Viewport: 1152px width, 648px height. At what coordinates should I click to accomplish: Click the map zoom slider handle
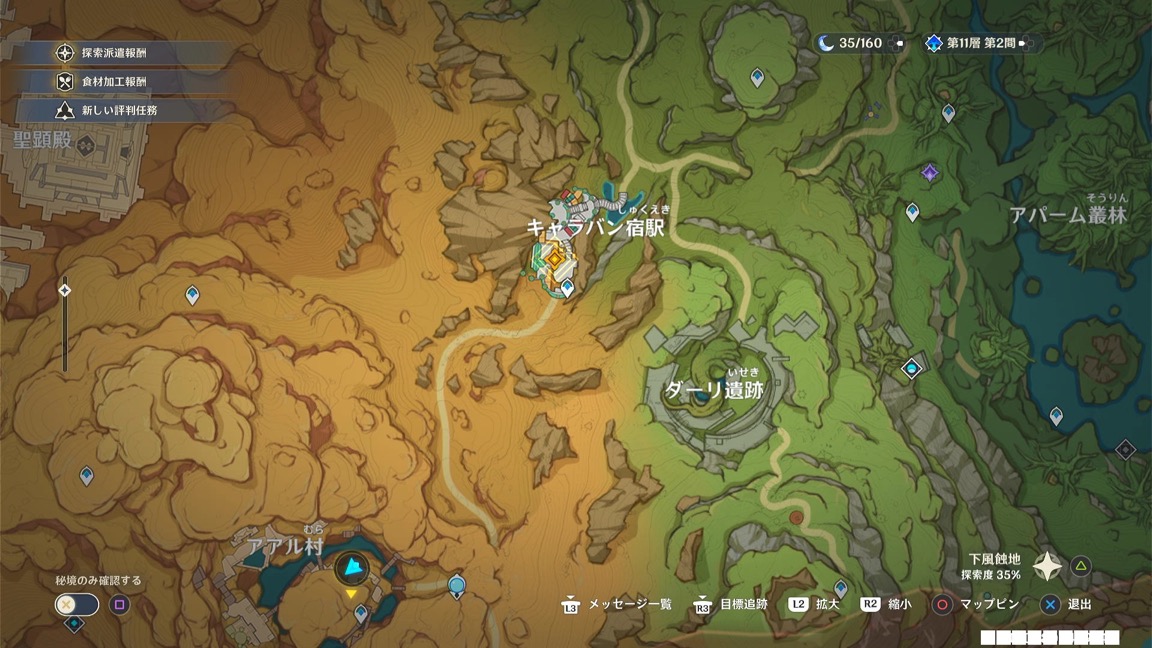click(65, 291)
